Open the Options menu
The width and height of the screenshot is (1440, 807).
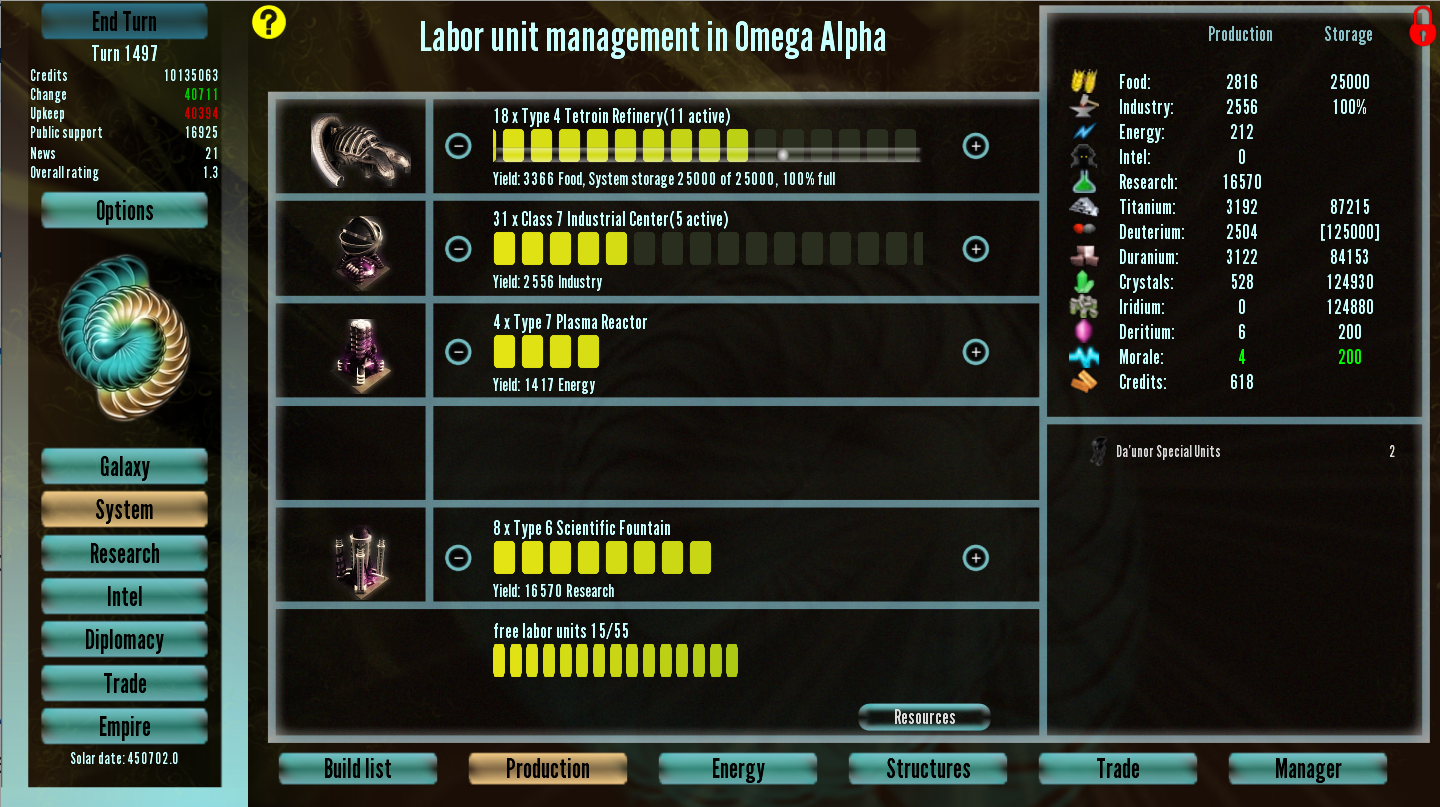click(x=124, y=211)
